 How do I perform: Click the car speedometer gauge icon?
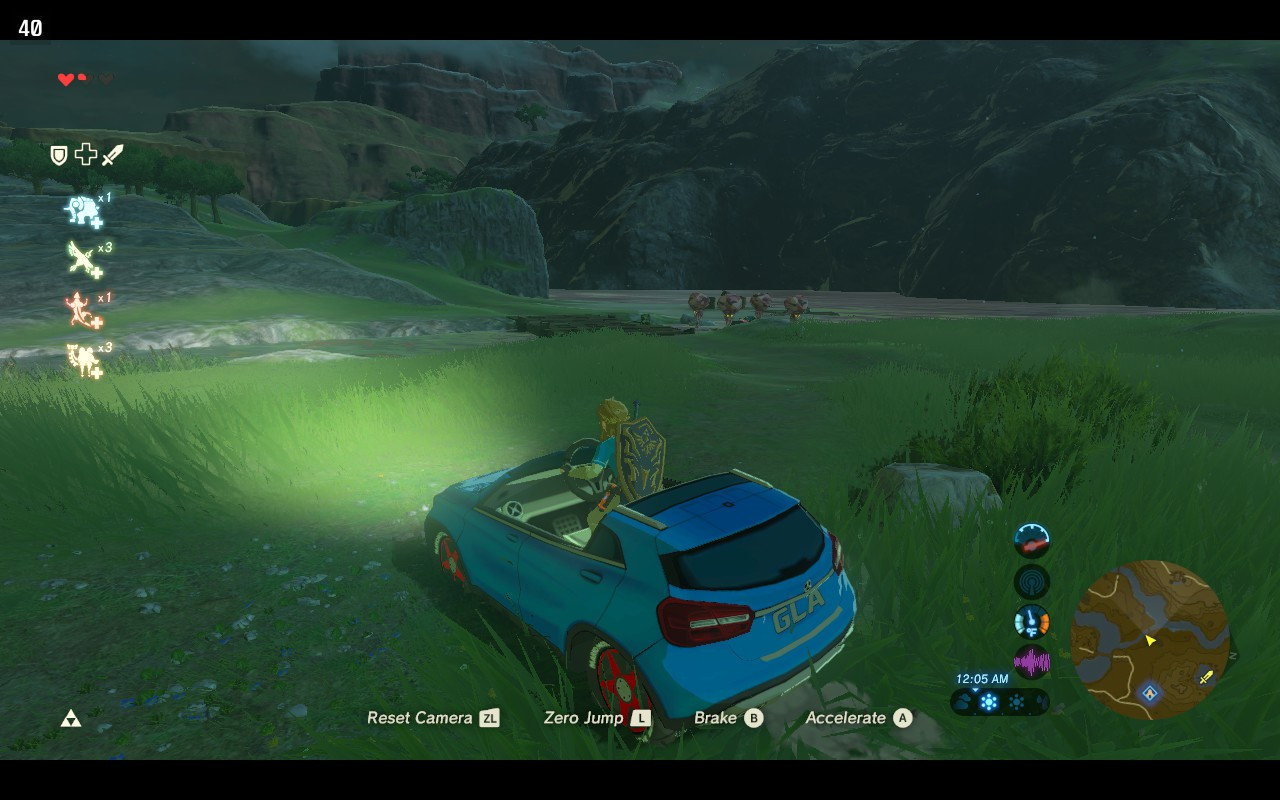pyautogui.click(x=1031, y=541)
